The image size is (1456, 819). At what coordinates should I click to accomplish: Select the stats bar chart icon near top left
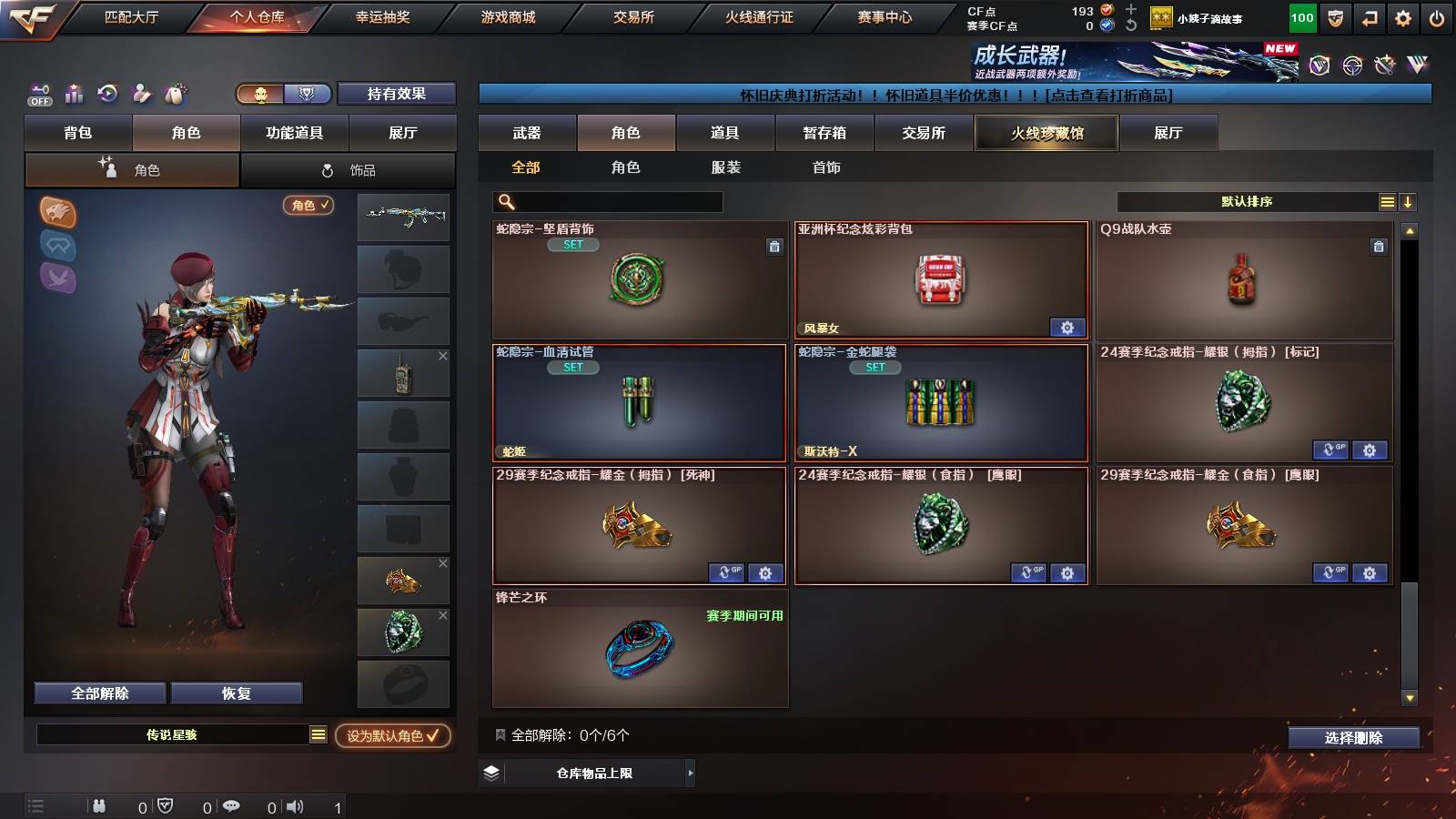[x=74, y=94]
